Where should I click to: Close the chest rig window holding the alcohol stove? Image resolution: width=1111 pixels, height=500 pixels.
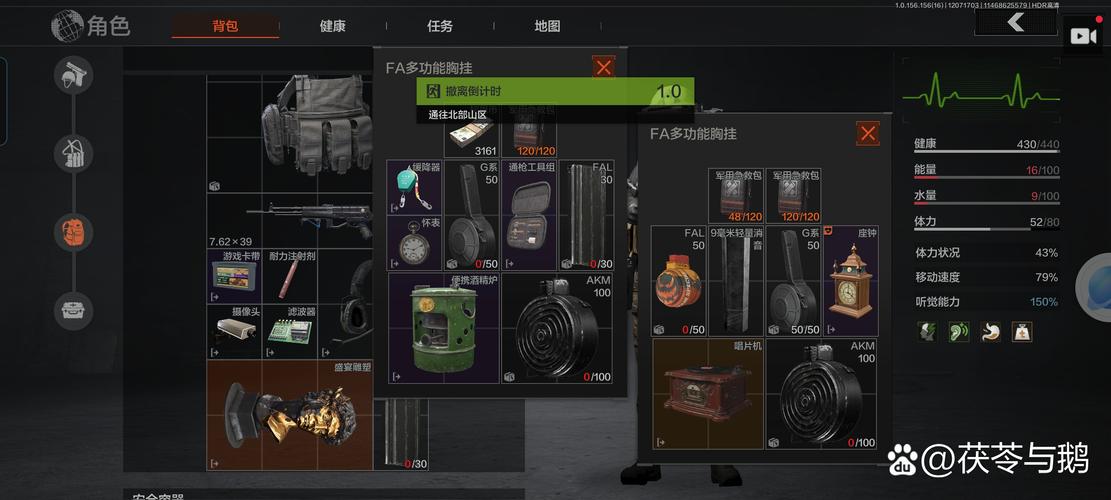tap(604, 67)
